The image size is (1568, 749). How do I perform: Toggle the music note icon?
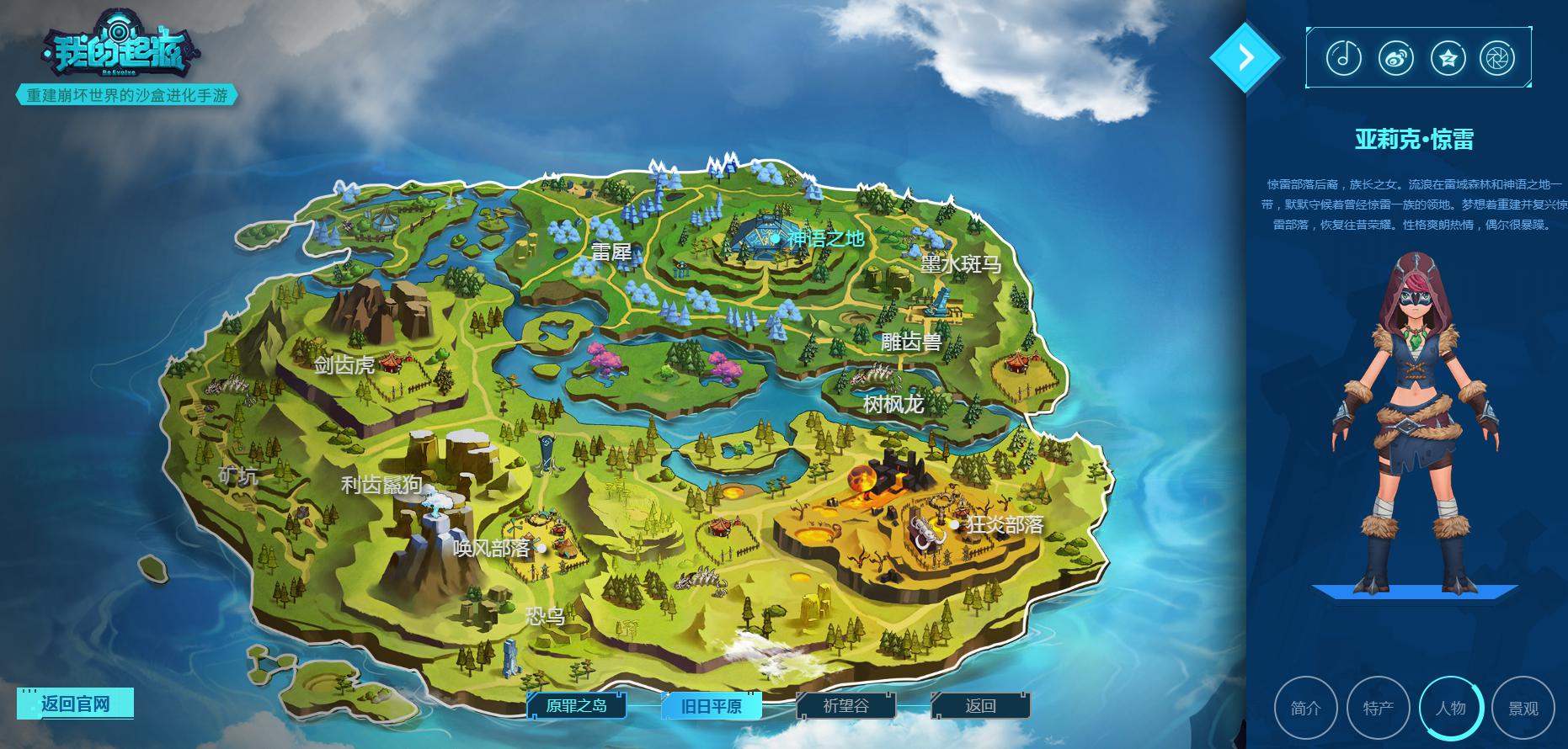(x=1344, y=58)
